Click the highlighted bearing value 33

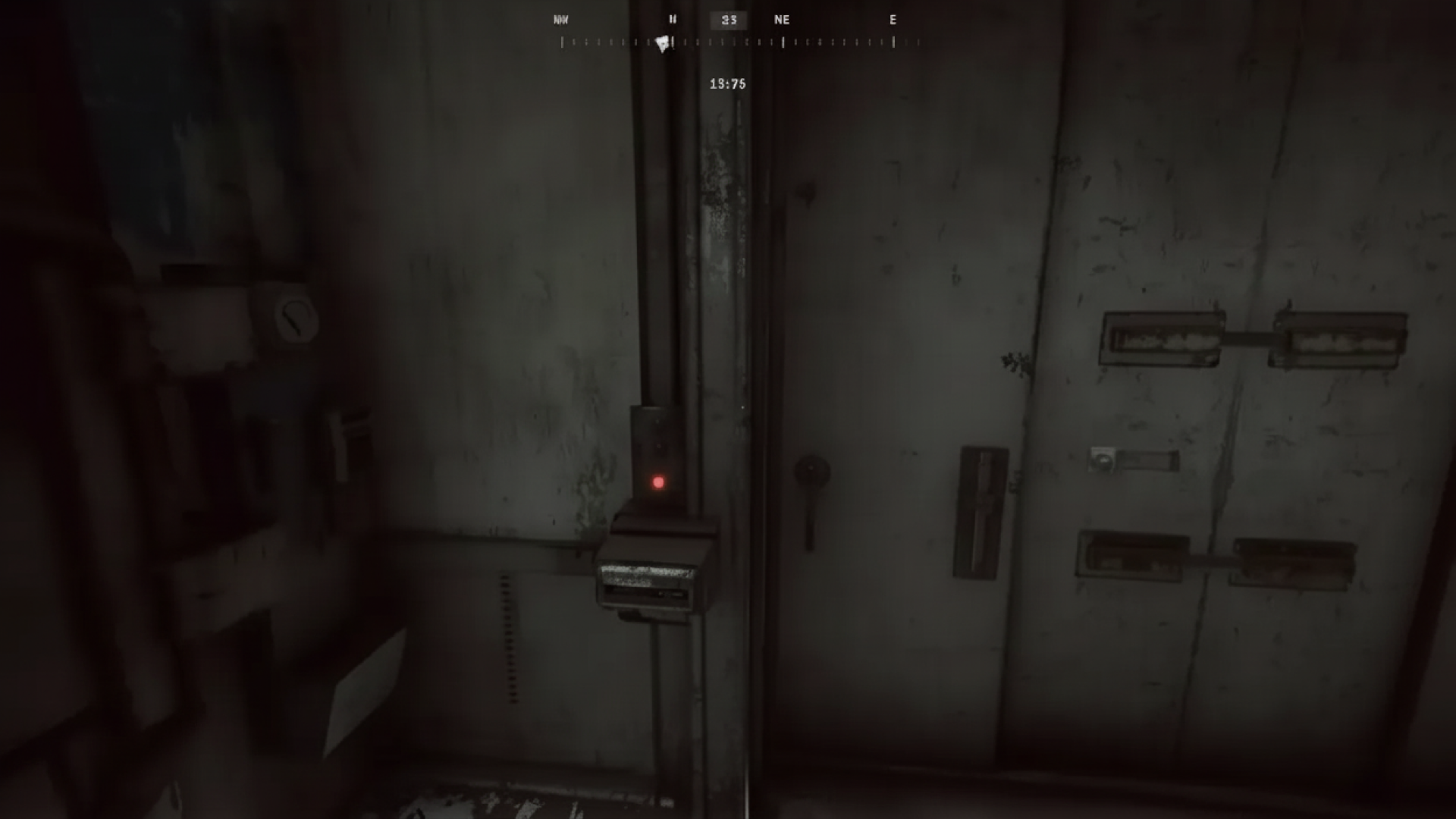728,20
